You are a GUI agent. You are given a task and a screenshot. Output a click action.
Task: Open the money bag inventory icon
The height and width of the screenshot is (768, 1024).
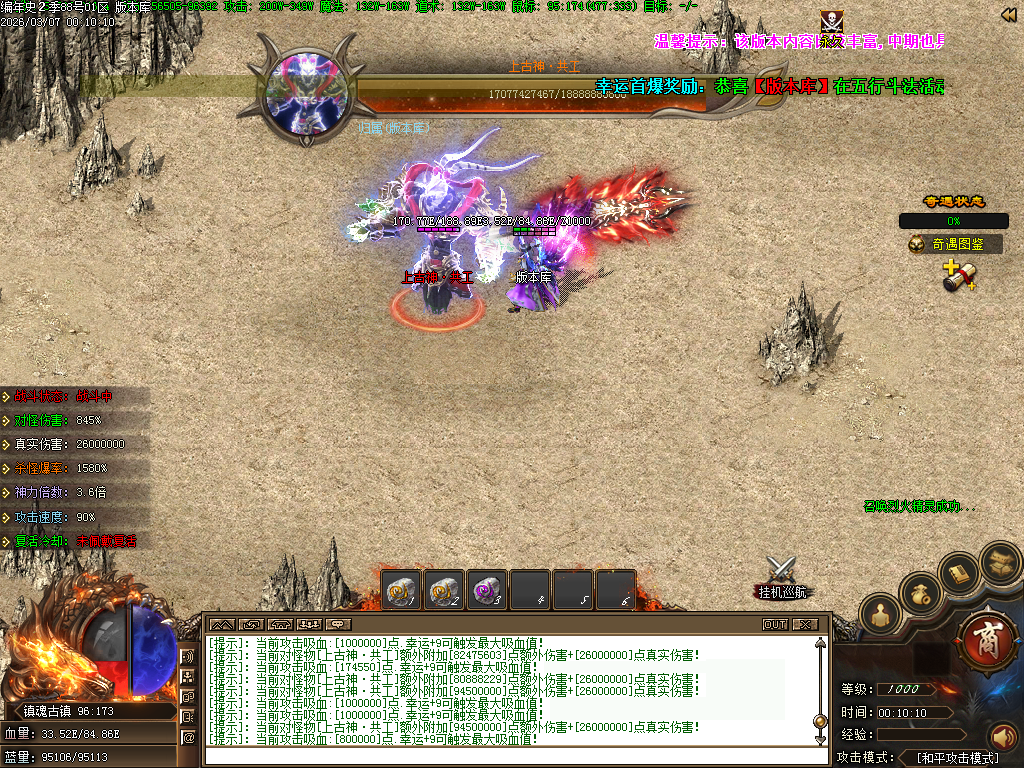click(x=919, y=594)
